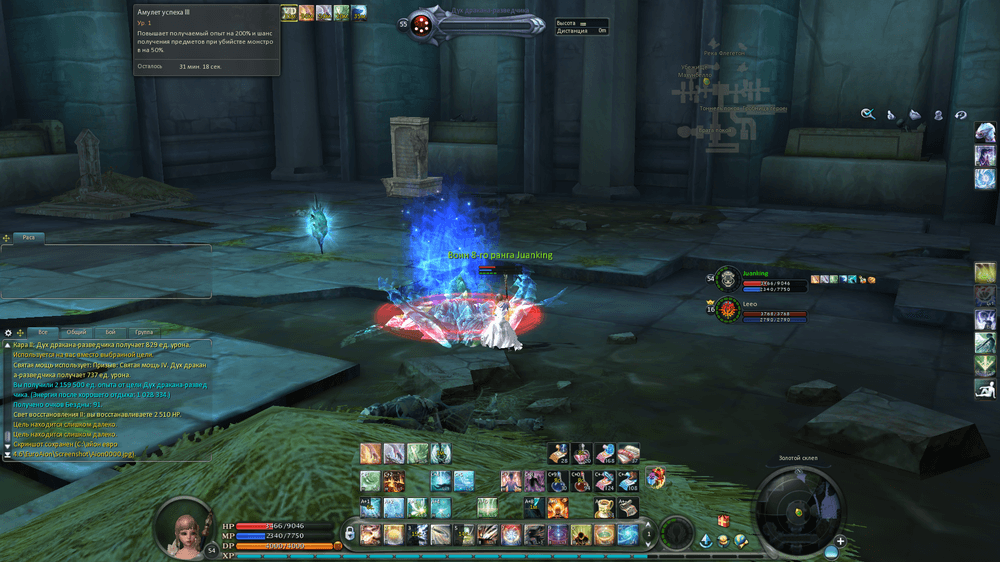Image resolution: width=1000 pixels, height=562 pixels.
Task: Select the Группа chat tab
Action: point(144,332)
